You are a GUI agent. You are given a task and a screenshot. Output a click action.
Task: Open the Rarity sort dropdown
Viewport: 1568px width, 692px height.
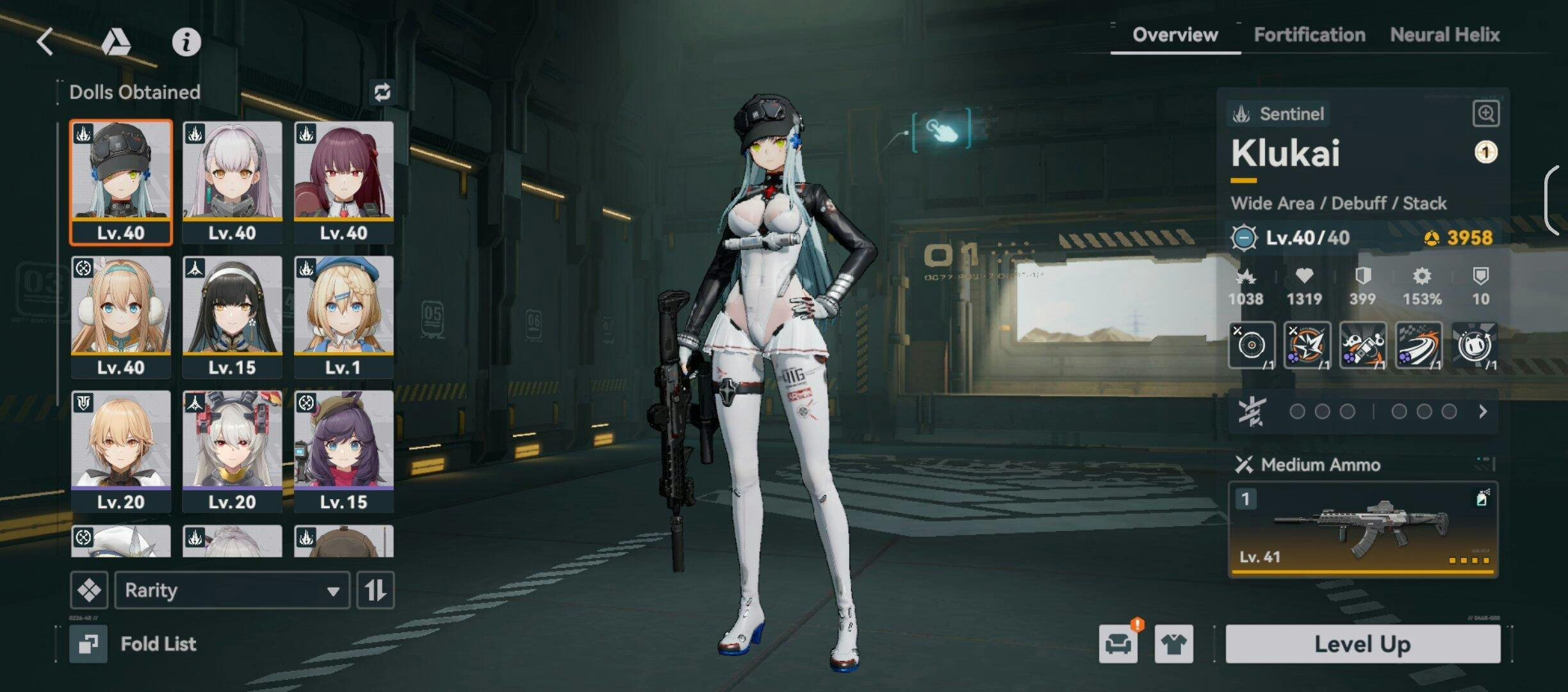[232, 590]
